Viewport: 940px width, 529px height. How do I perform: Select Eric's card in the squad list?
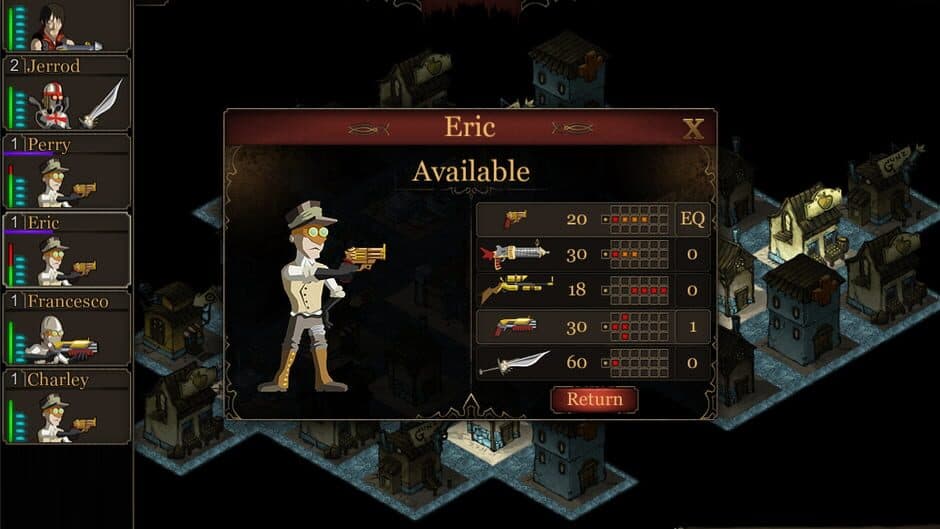coord(66,249)
